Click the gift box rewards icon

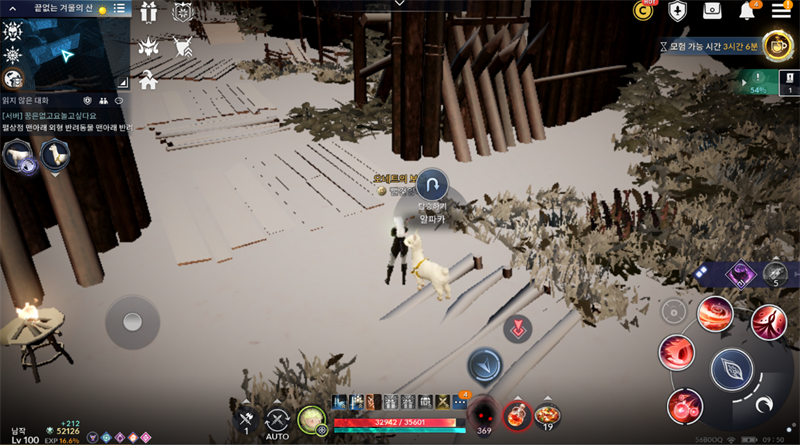[x=713, y=11]
